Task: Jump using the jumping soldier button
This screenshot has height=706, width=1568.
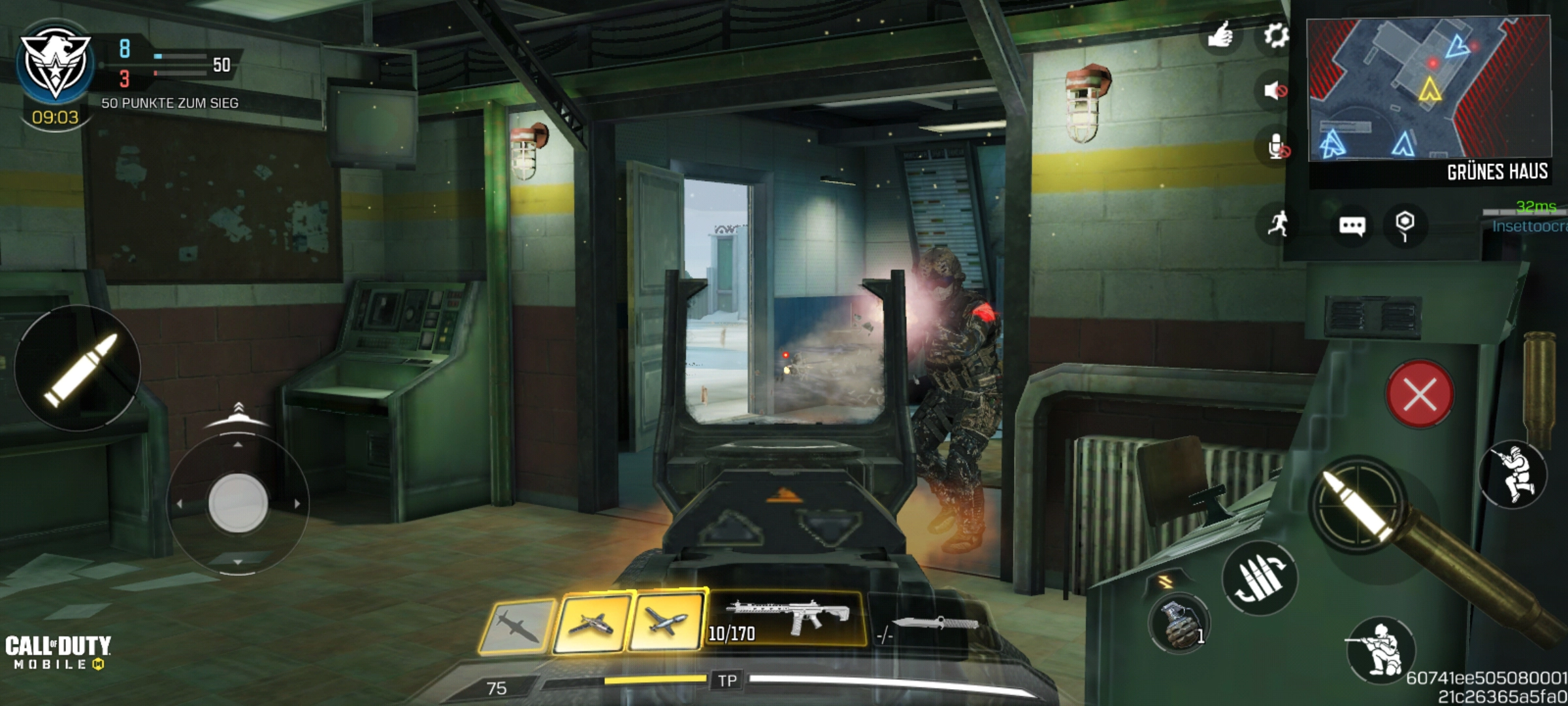Action: tap(1514, 474)
